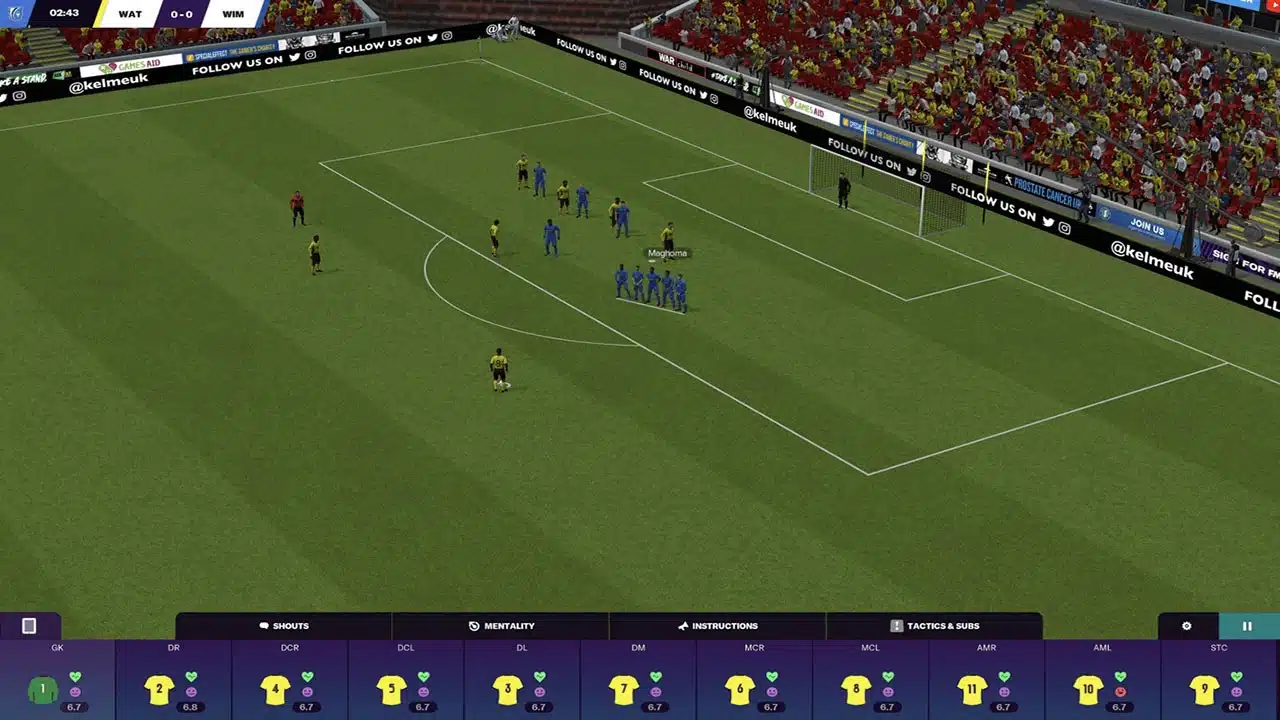The image size is (1280, 720).
Task: Expand the GK player card
Action: coord(57,690)
